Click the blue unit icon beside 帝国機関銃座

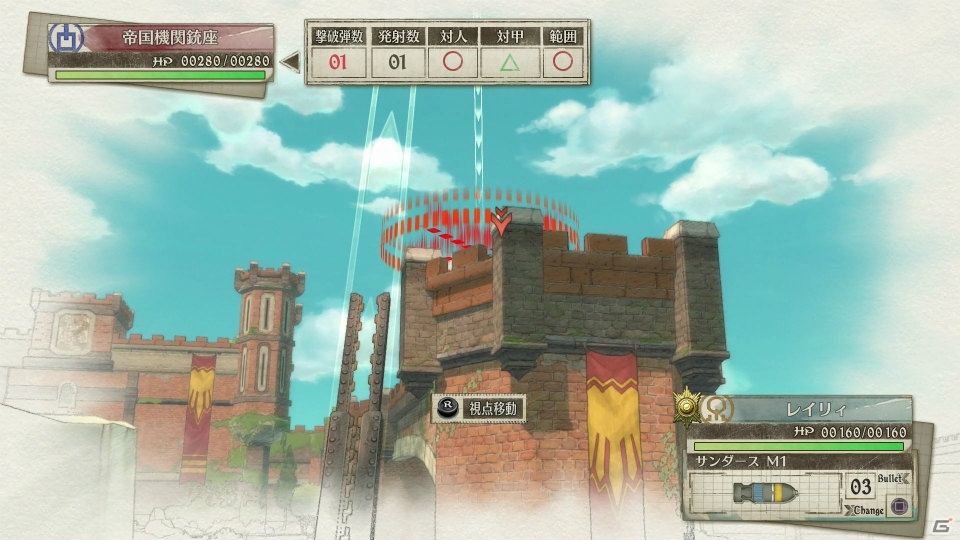pyautogui.click(x=65, y=39)
